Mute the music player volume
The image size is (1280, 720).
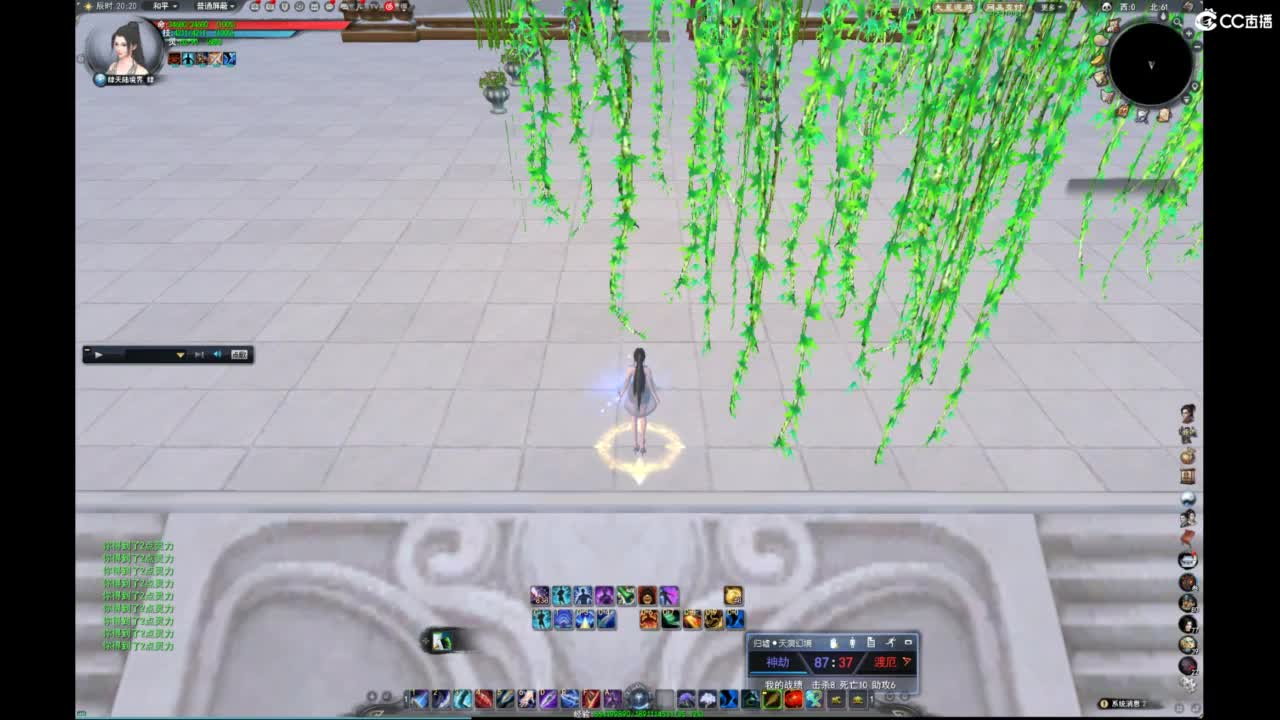pos(218,356)
